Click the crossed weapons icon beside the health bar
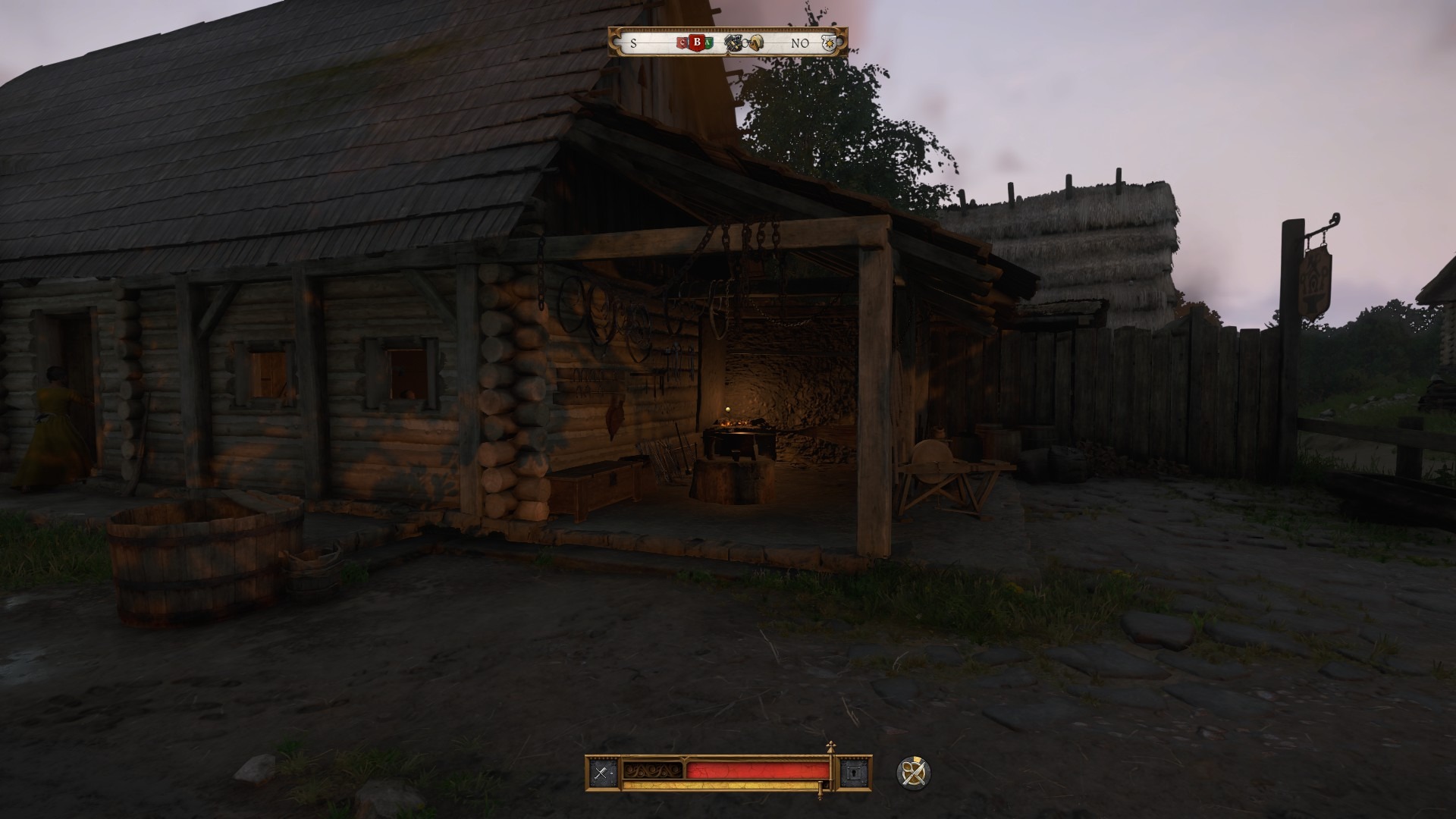 tap(600, 771)
